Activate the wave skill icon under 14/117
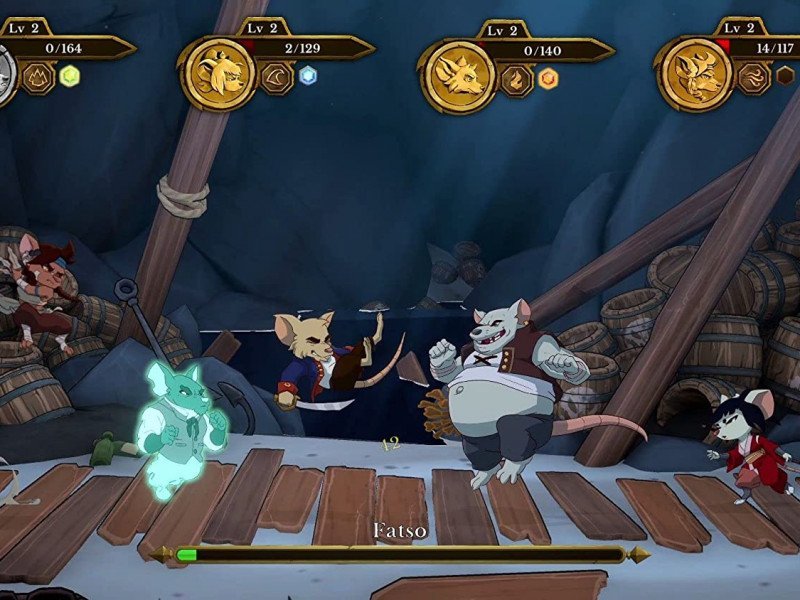The width and height of the screenshot is (800, 600). 755,76
